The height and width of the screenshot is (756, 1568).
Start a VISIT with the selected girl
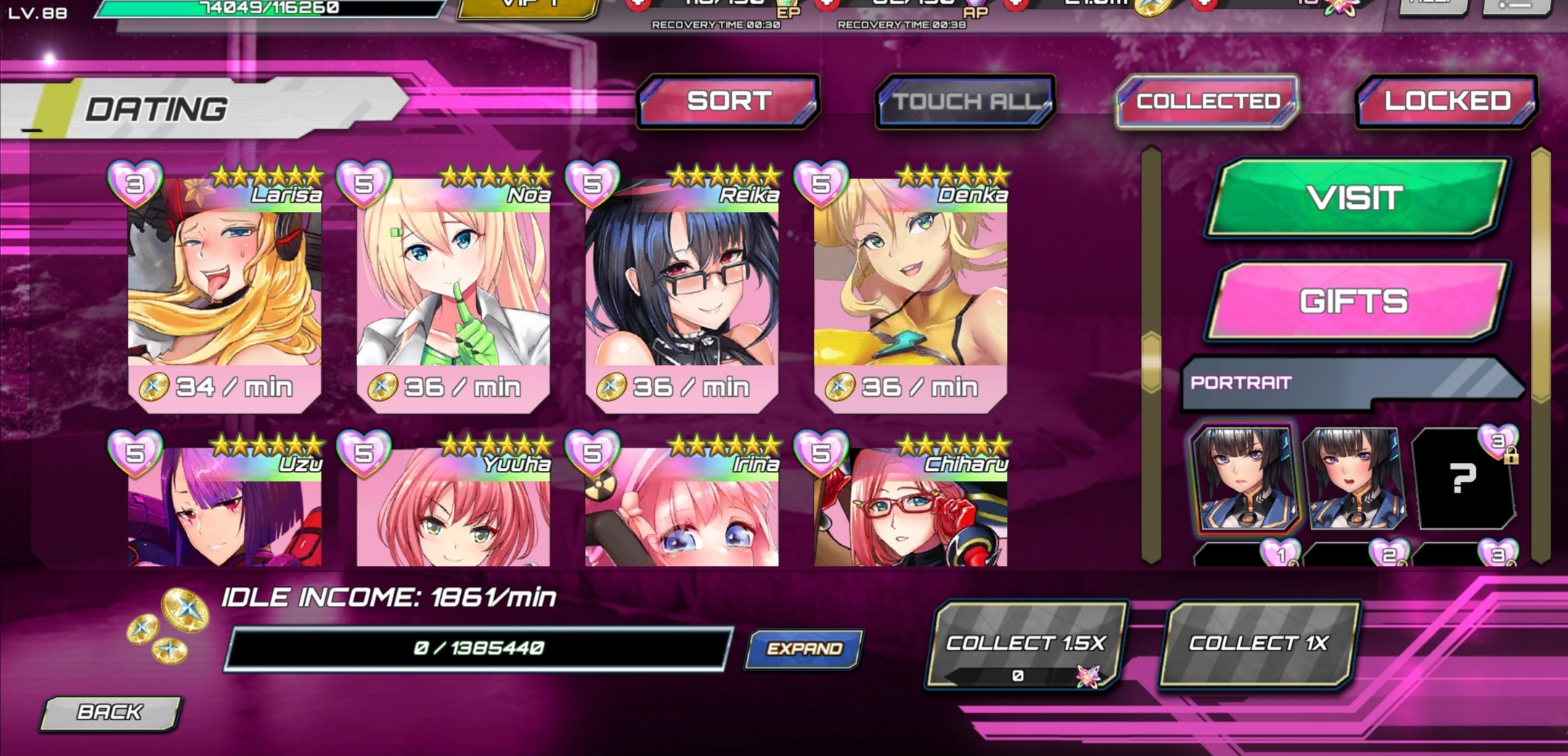(1355, 198)
